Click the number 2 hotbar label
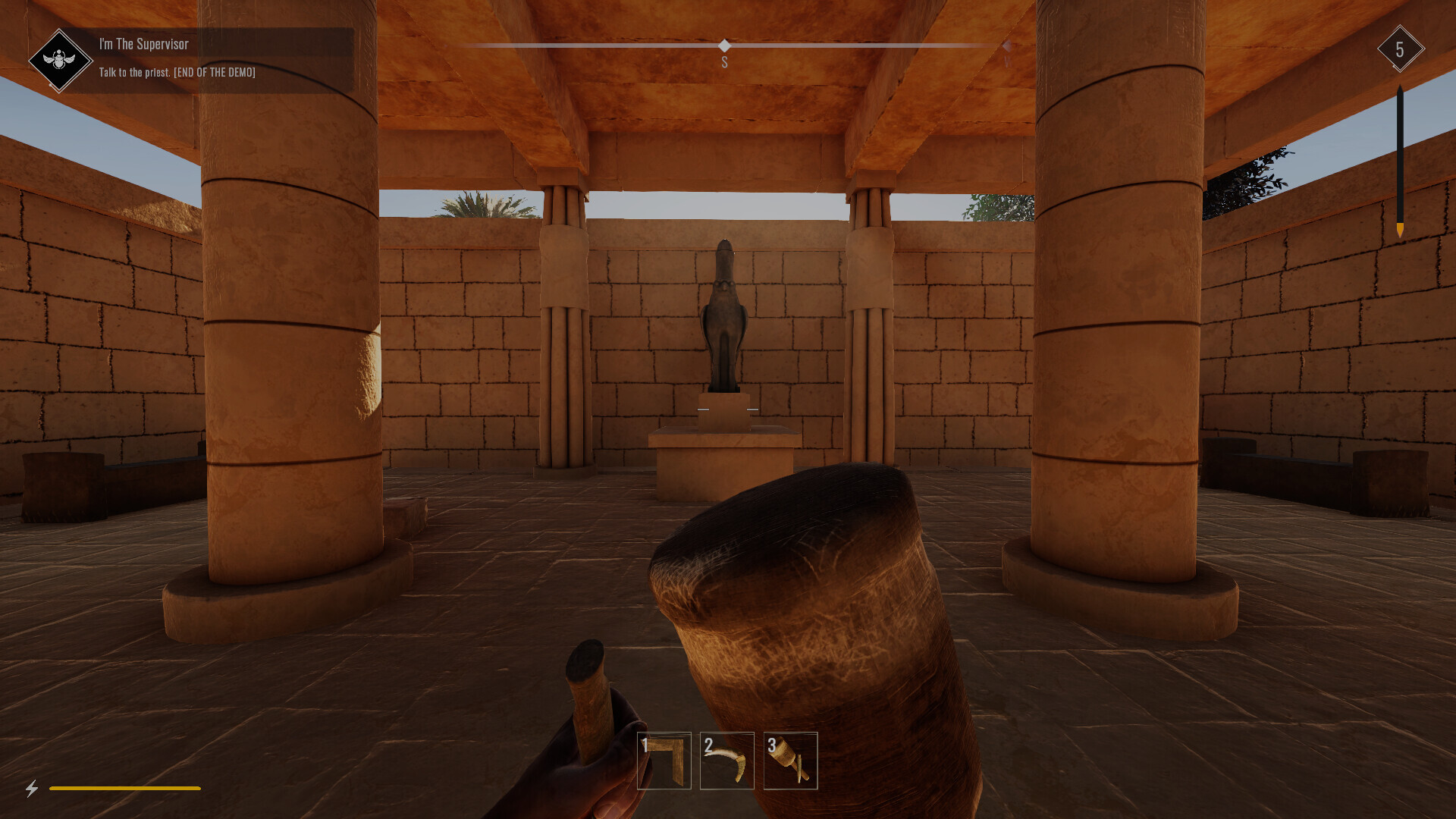The height and width of the screenshot is (819, 1456). 708,745
